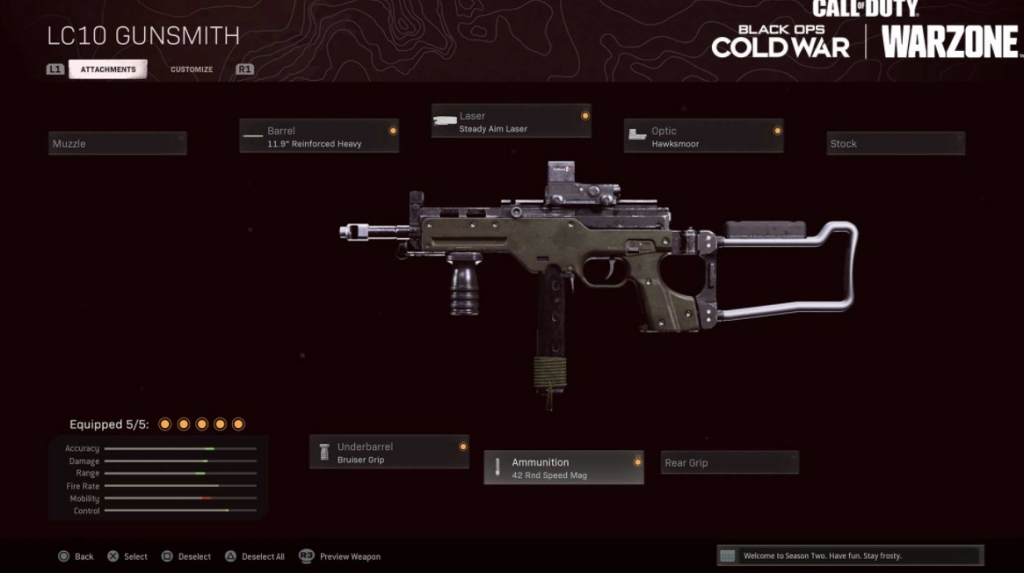Choose the empty Rear Grip slot
Image resolution: width=1024 pixels, height=573 pixels.
730,463
